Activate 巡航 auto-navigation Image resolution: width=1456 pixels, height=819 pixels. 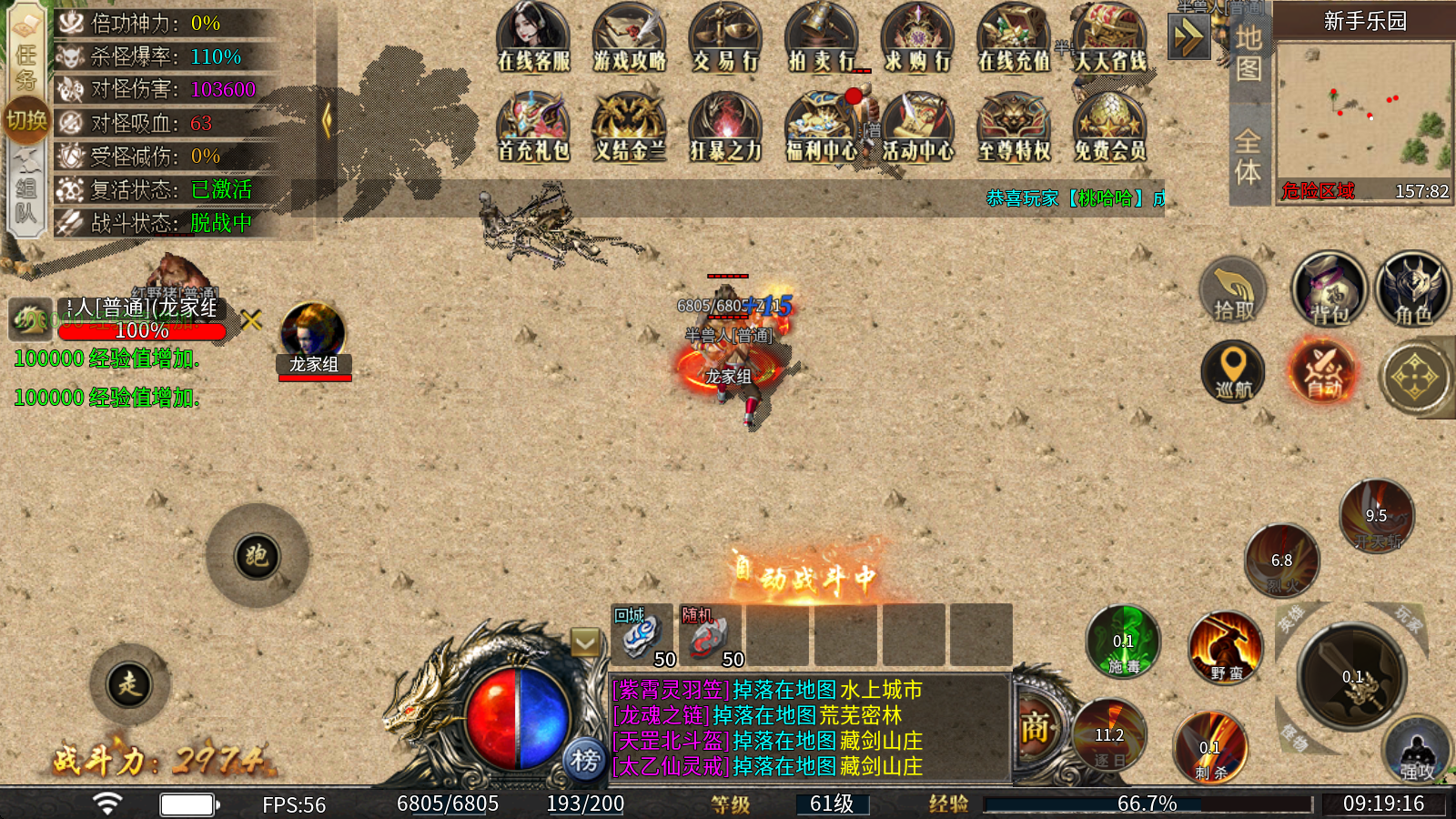[x=1233, y=372]
